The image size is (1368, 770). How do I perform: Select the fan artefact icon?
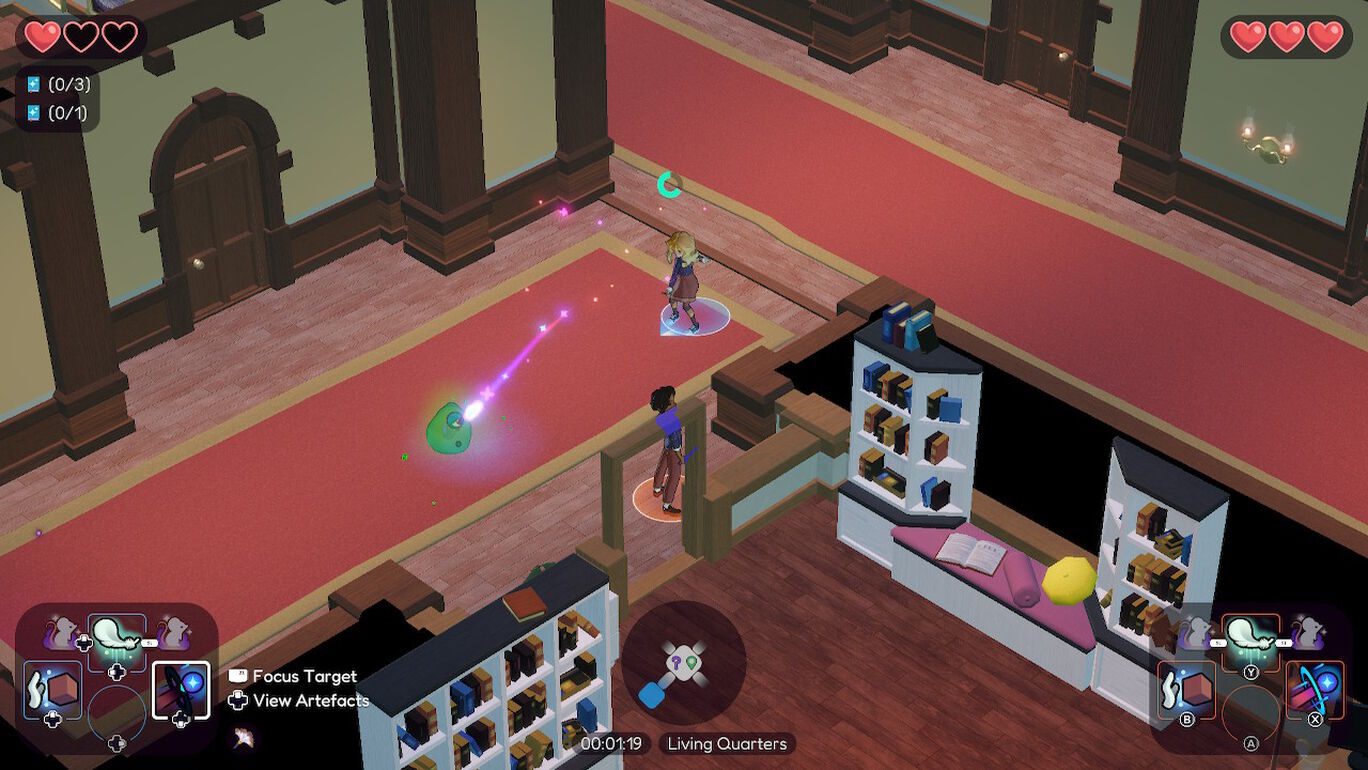pos(242,739)
